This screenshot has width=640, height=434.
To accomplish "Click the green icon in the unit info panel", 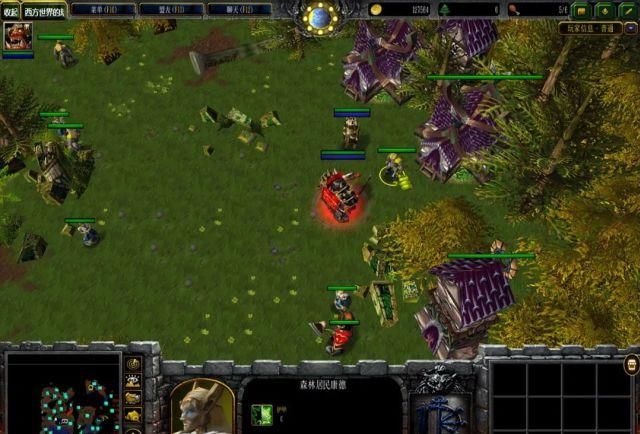I will click(261, 415).
